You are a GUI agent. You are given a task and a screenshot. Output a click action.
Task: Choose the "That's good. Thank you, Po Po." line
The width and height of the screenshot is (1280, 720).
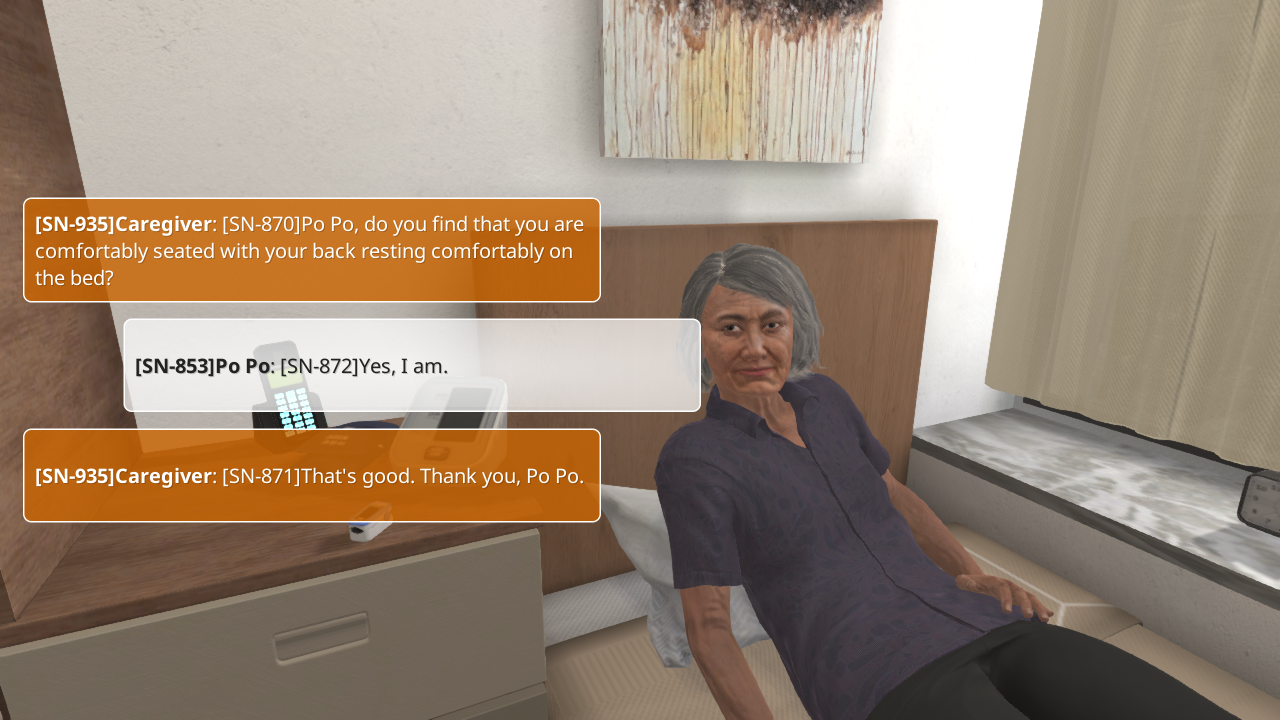tap(311, 475)
